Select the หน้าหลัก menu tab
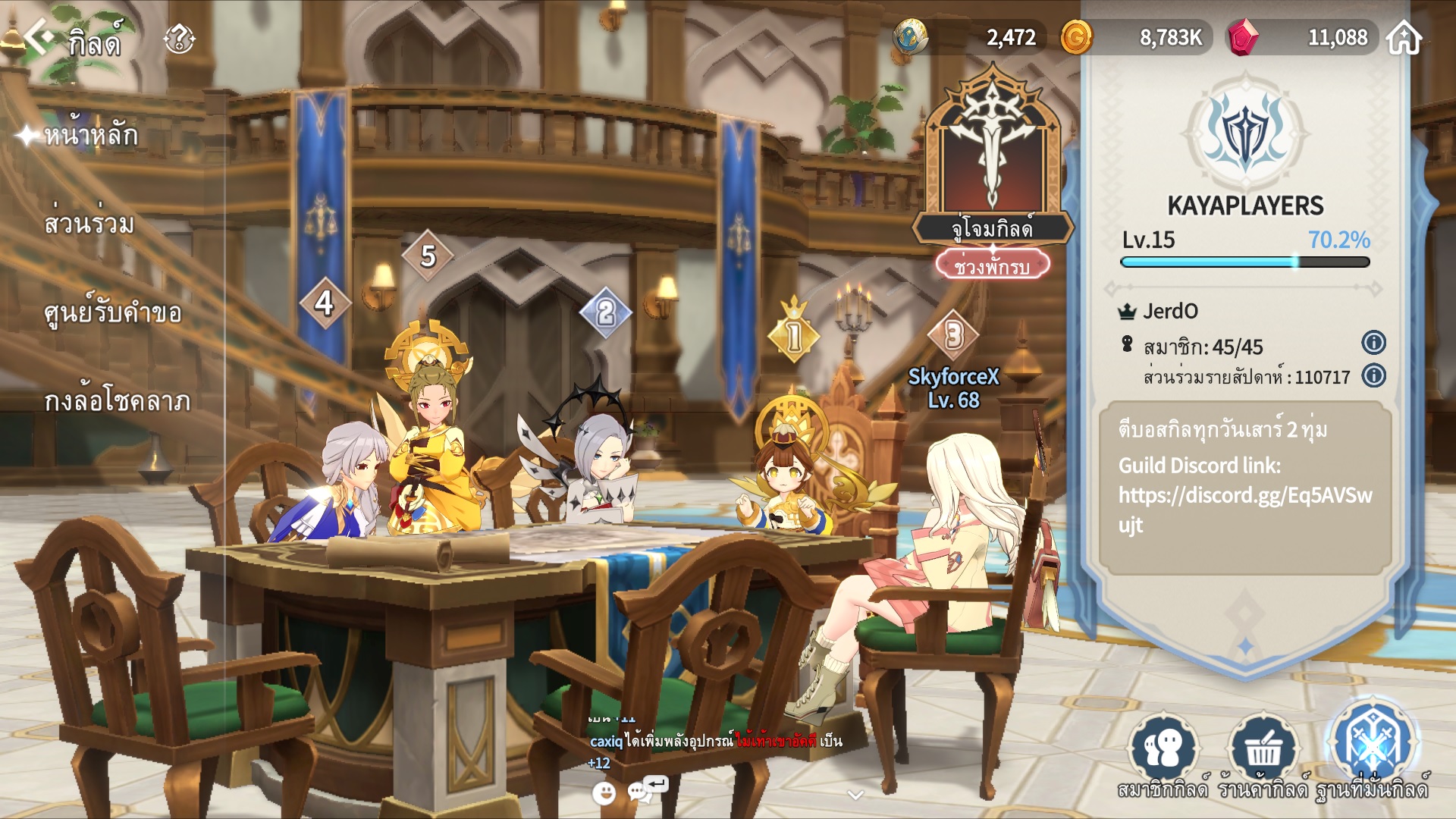Image resolution: width=1456 pixels, height=819 pixels. click(x=91, y=136)
